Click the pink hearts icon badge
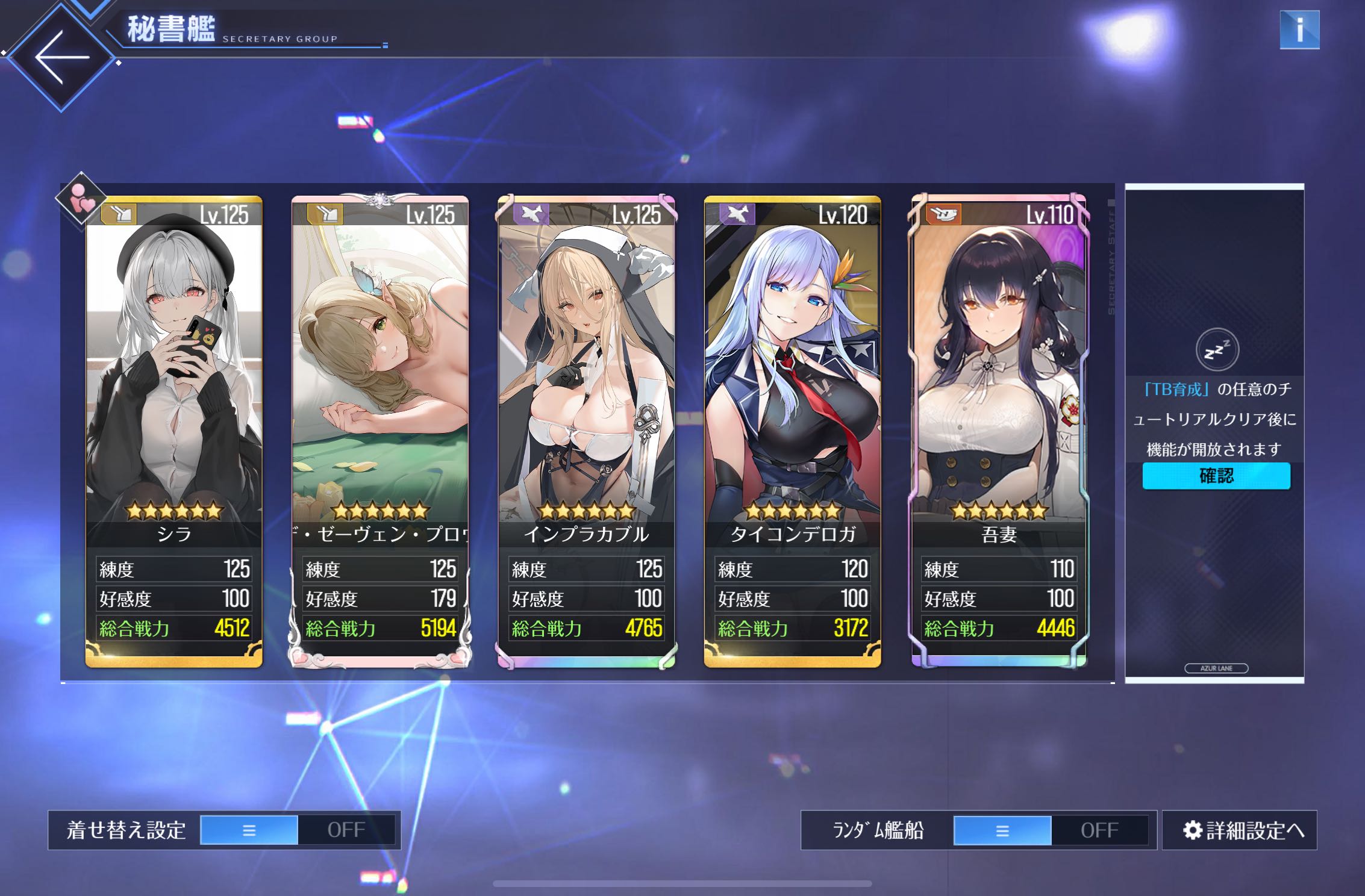This screenshot has height=896, width=1365. point(81,199)
